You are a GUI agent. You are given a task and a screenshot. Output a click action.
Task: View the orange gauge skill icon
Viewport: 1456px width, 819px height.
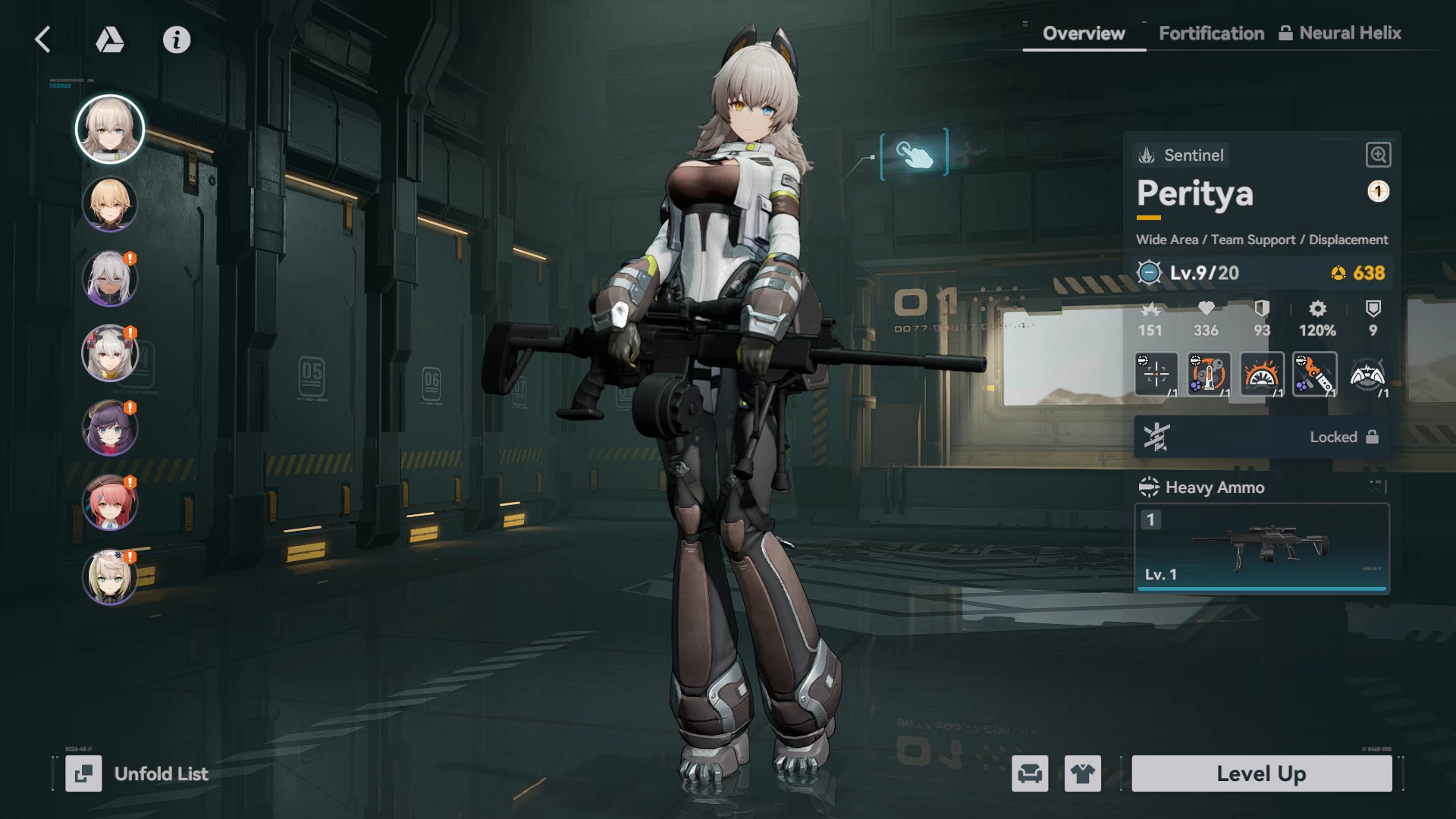1262,374
